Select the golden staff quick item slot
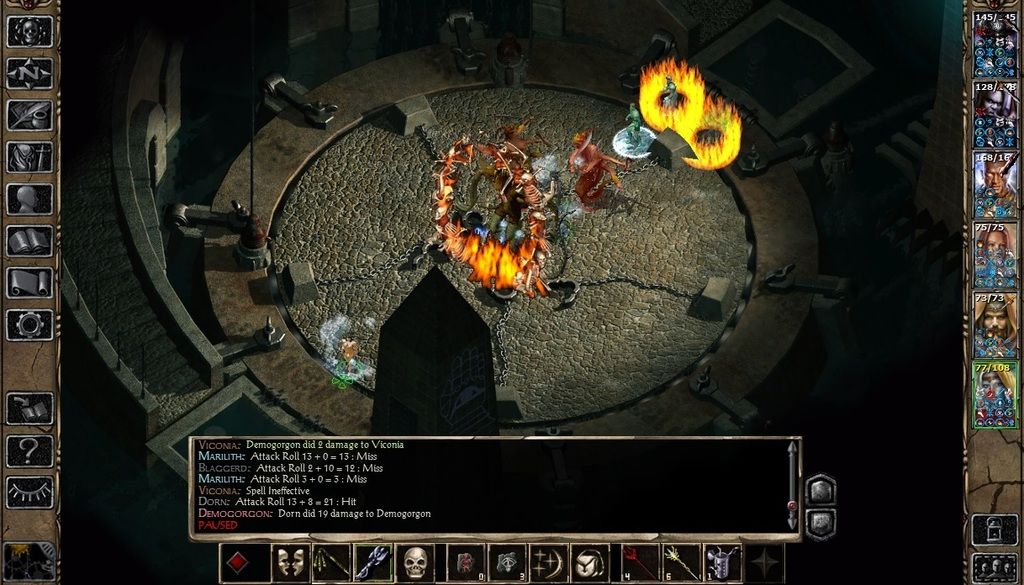Image resolution: width=1024 pixels, height=585 pixels. [x=681, y=563]
